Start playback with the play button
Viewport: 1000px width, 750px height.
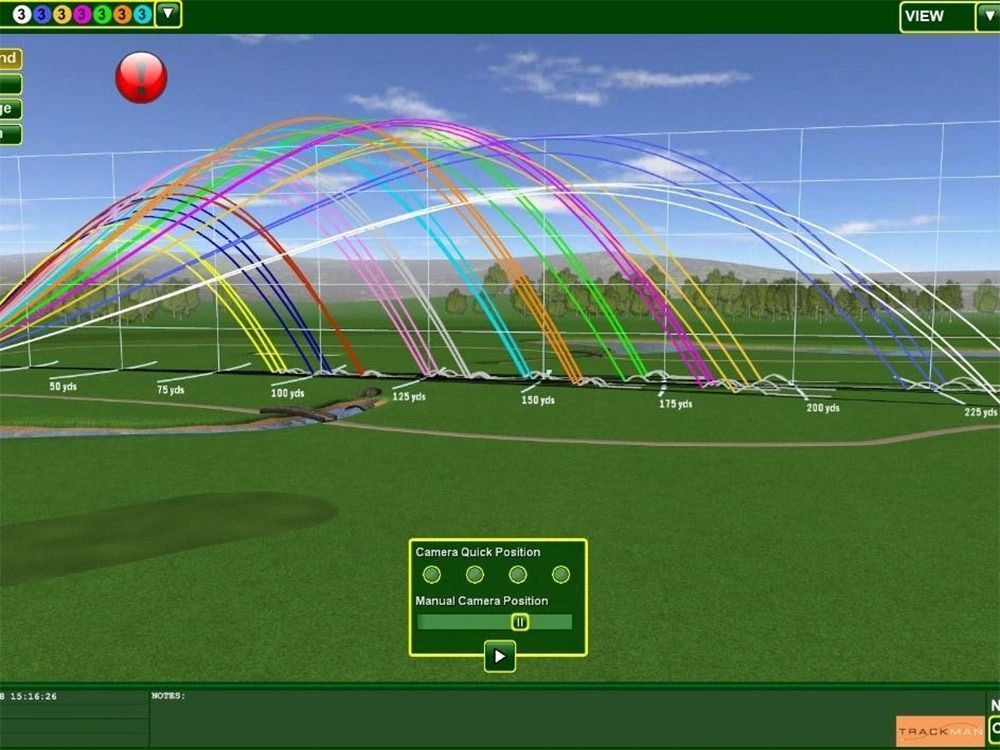[500, 656]
